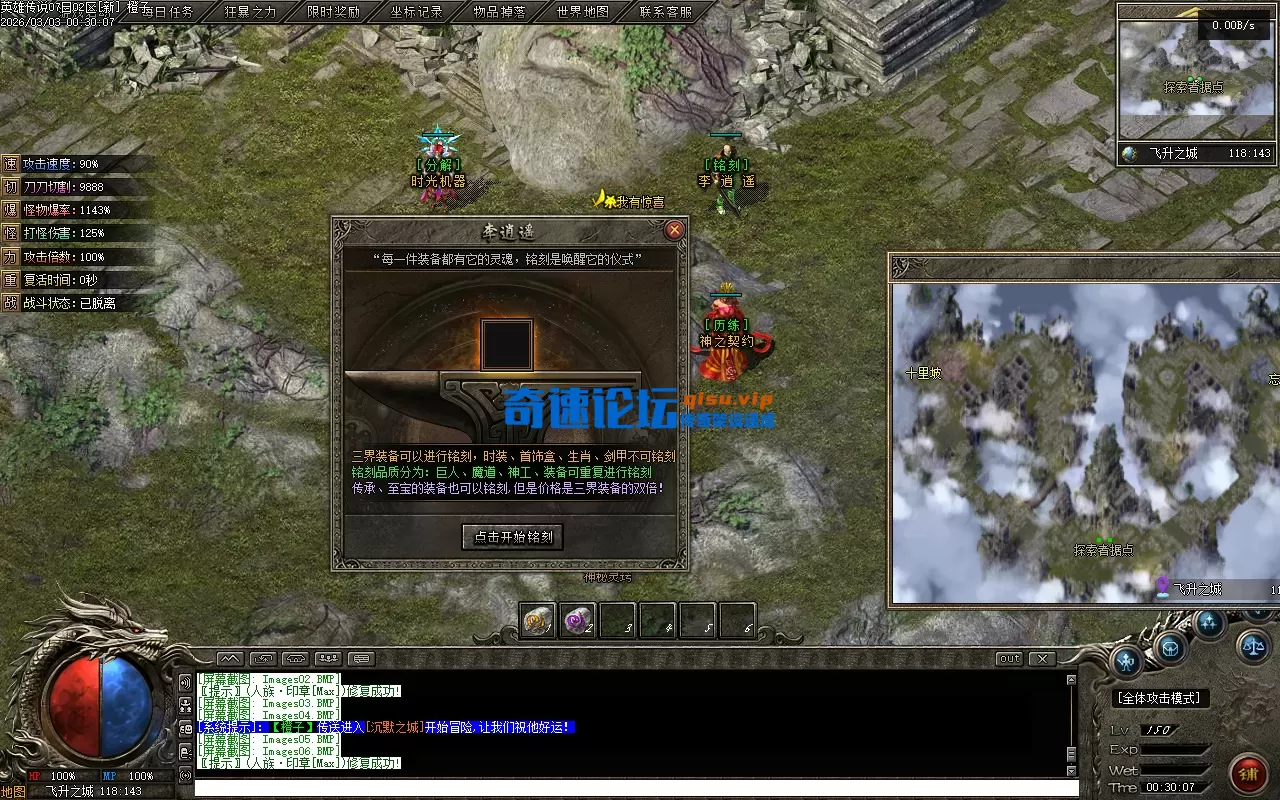The height and width of the screenshot is (800, 1280).
Task: Click the balance scales trade icon
Action: click(1252, 646)
